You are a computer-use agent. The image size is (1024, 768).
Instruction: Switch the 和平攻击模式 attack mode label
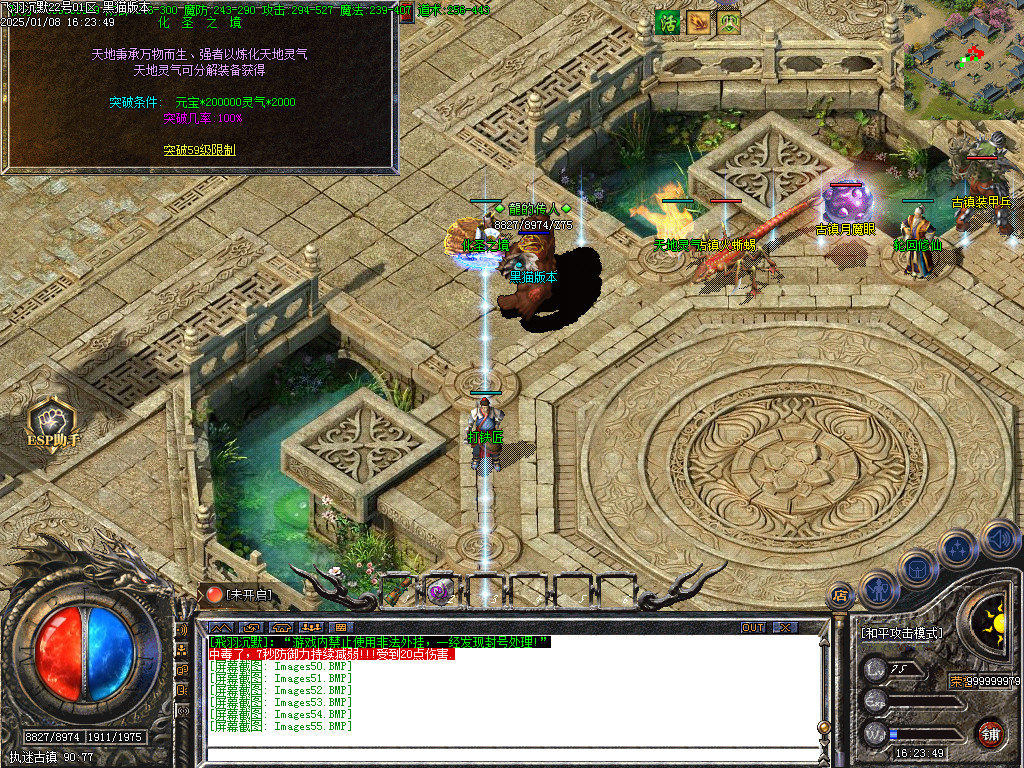click(901, 633)
